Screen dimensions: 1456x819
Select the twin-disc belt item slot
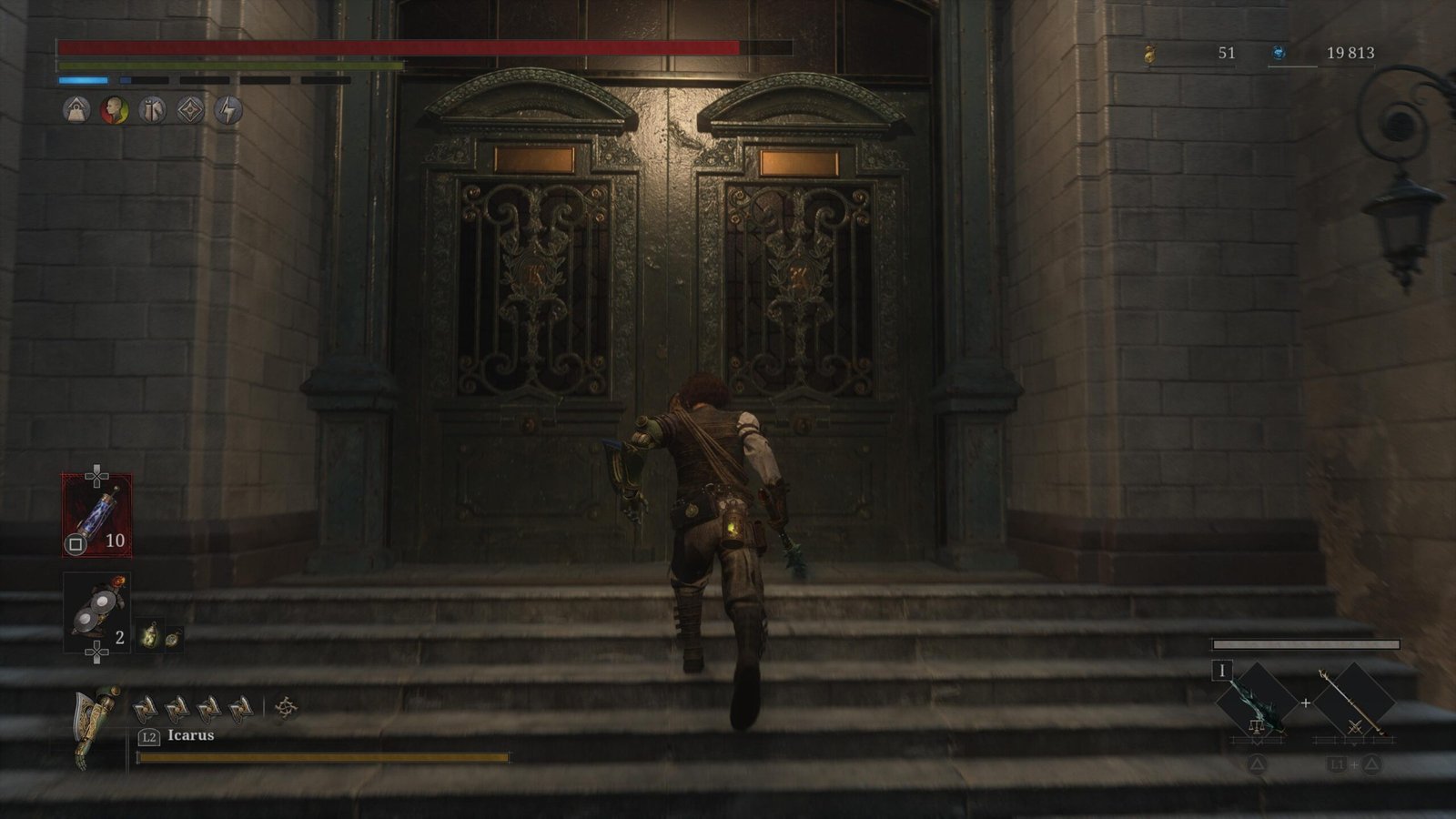96,612
